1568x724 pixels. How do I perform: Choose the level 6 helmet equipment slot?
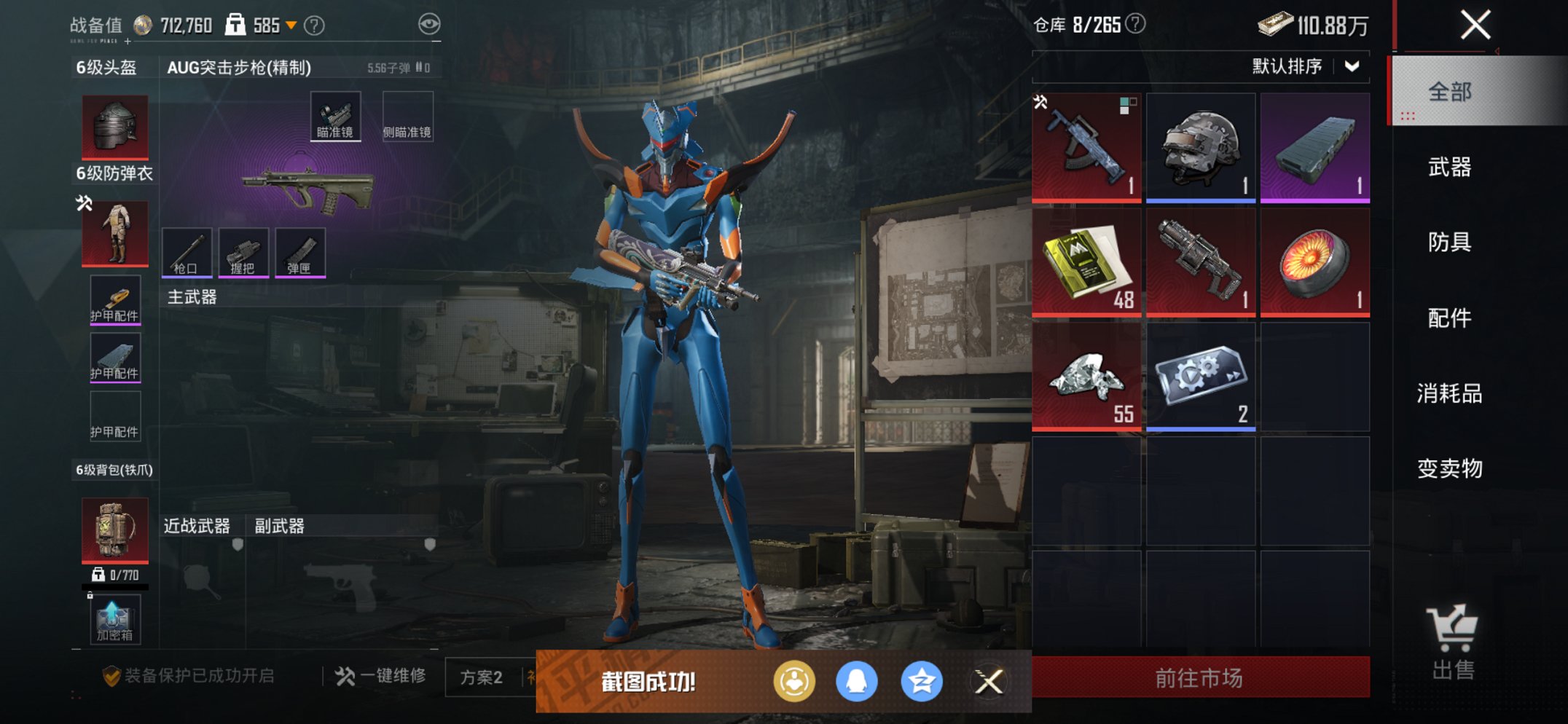[x=115, y=127]
